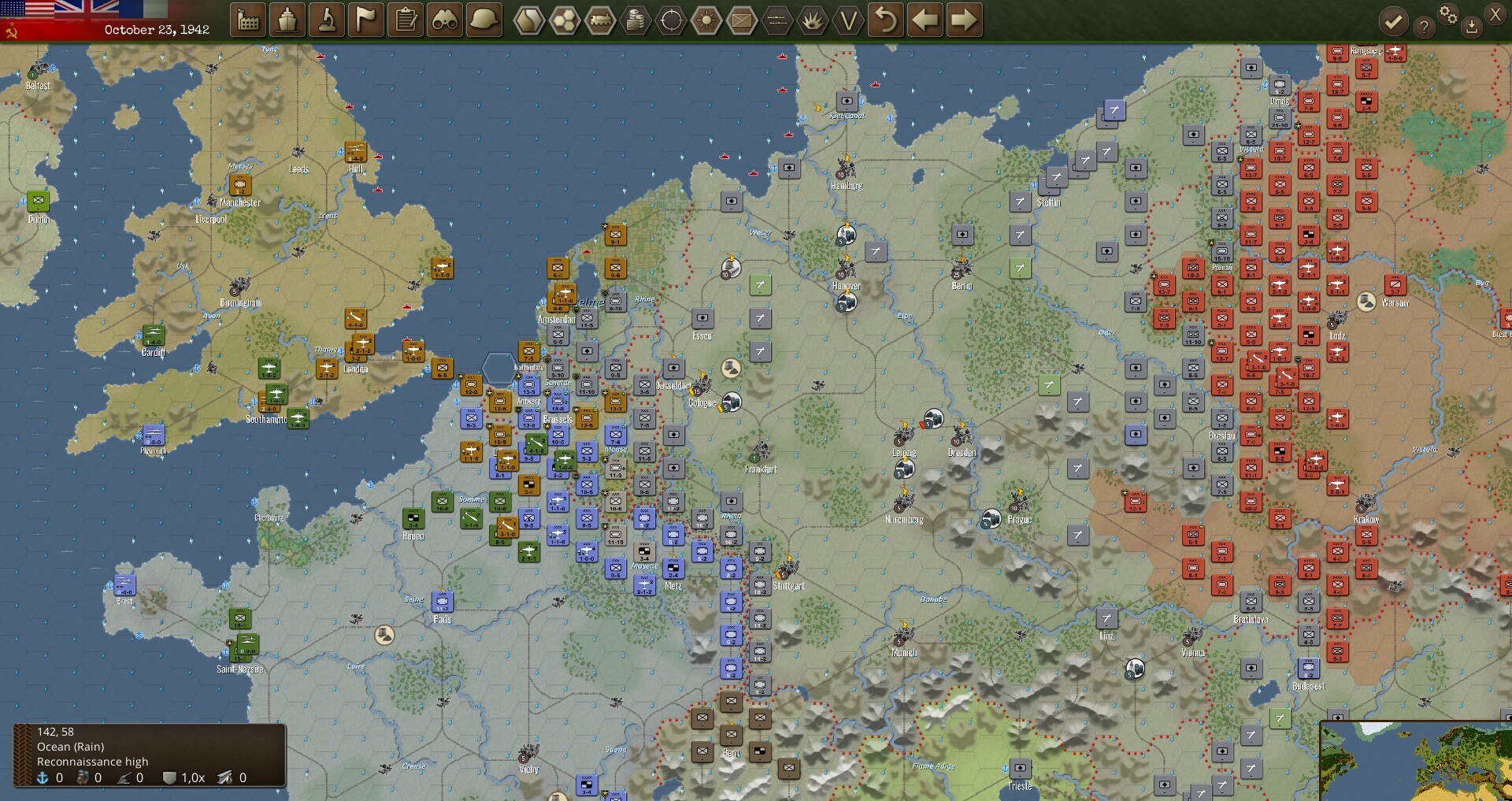Screen dimensions: 1512x801
Task: End turn with the checkmark button
Action: pyautogui.click(x=1393, y=22)
